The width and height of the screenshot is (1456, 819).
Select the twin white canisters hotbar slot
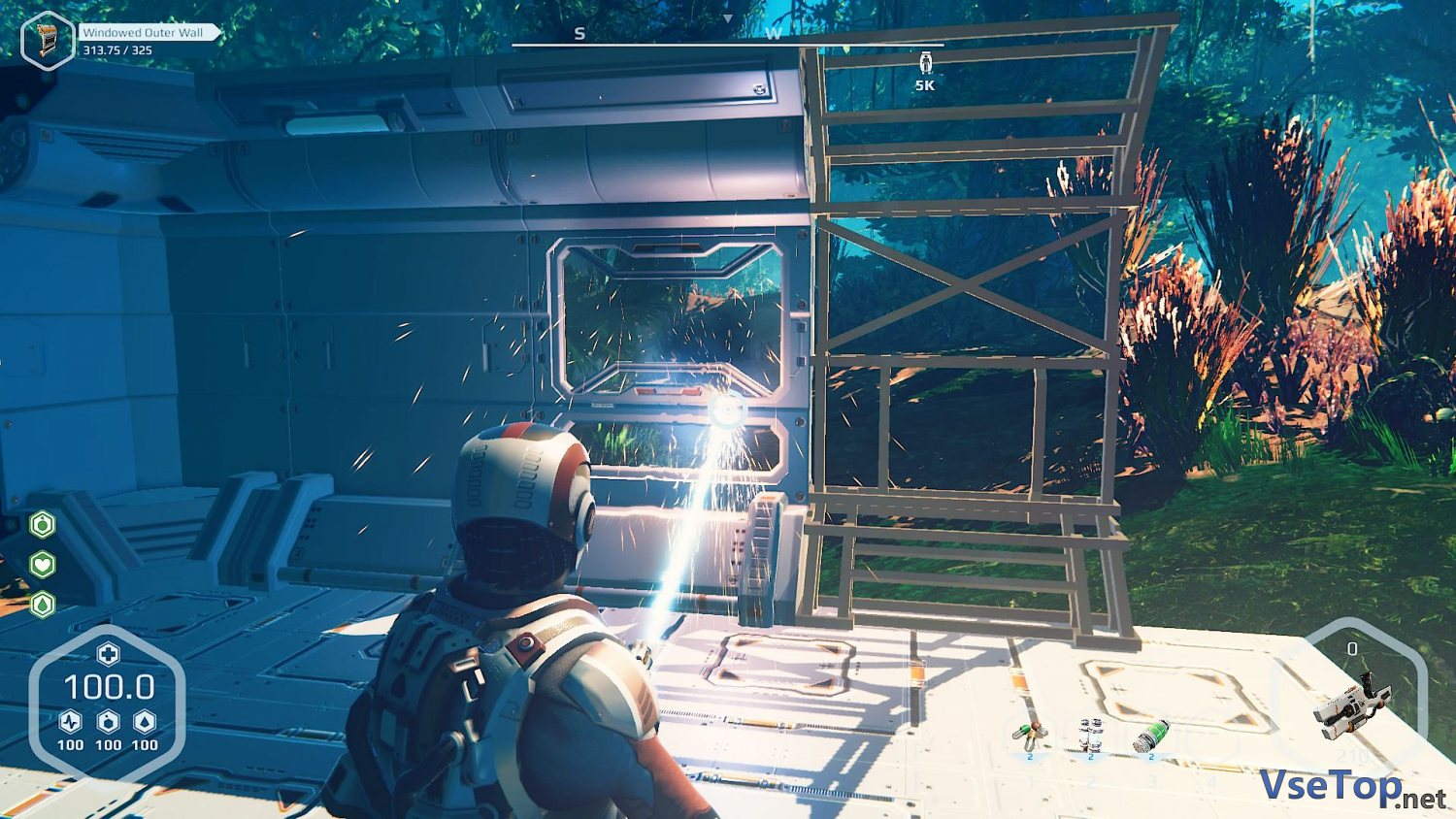1090,737
